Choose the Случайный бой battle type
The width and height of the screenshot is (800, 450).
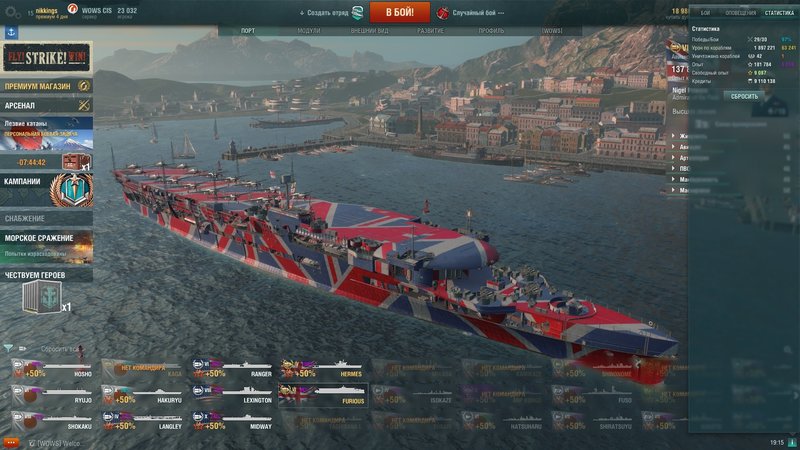475,12
